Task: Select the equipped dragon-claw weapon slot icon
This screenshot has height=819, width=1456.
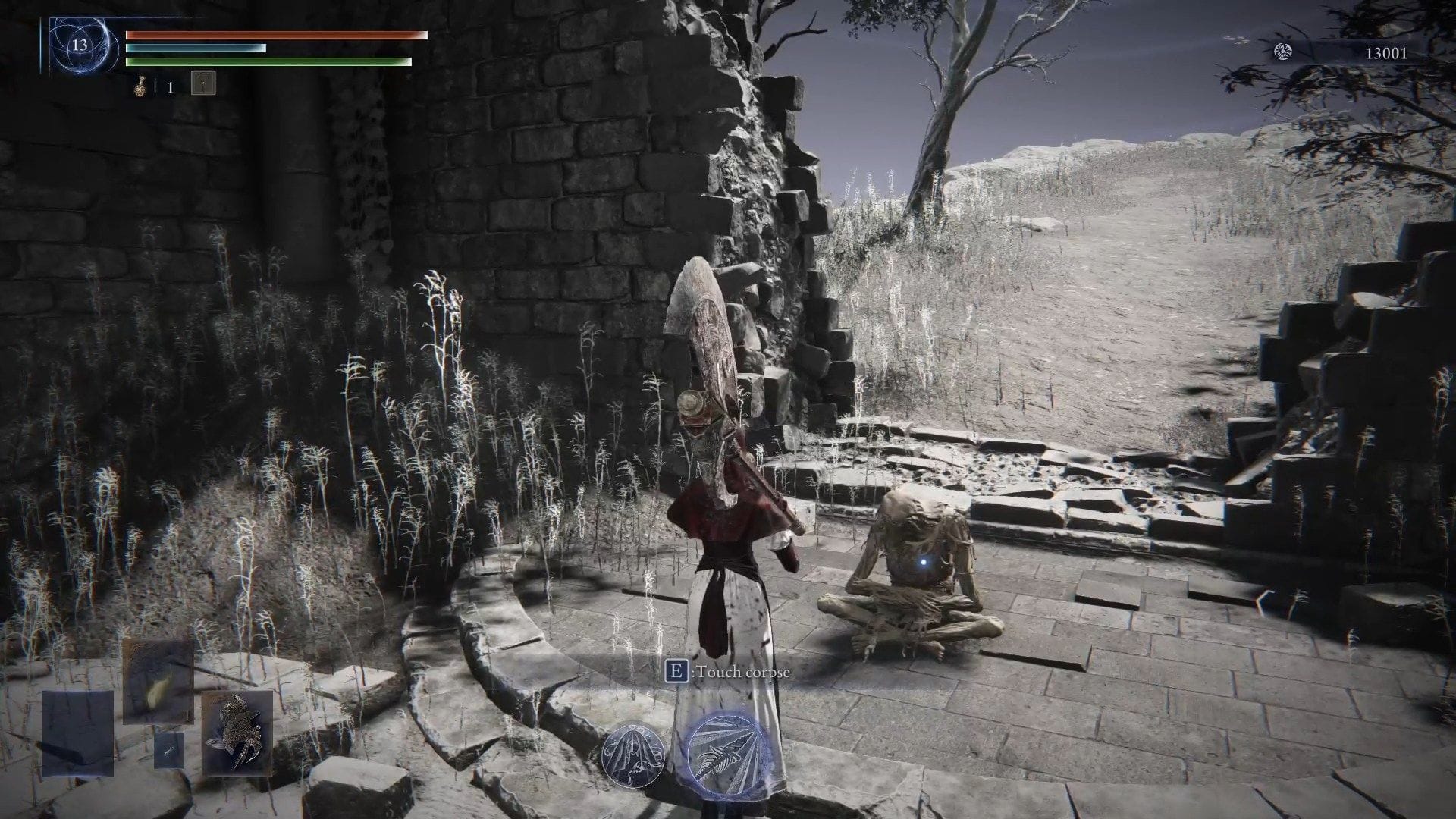Action: pos(238,734)
